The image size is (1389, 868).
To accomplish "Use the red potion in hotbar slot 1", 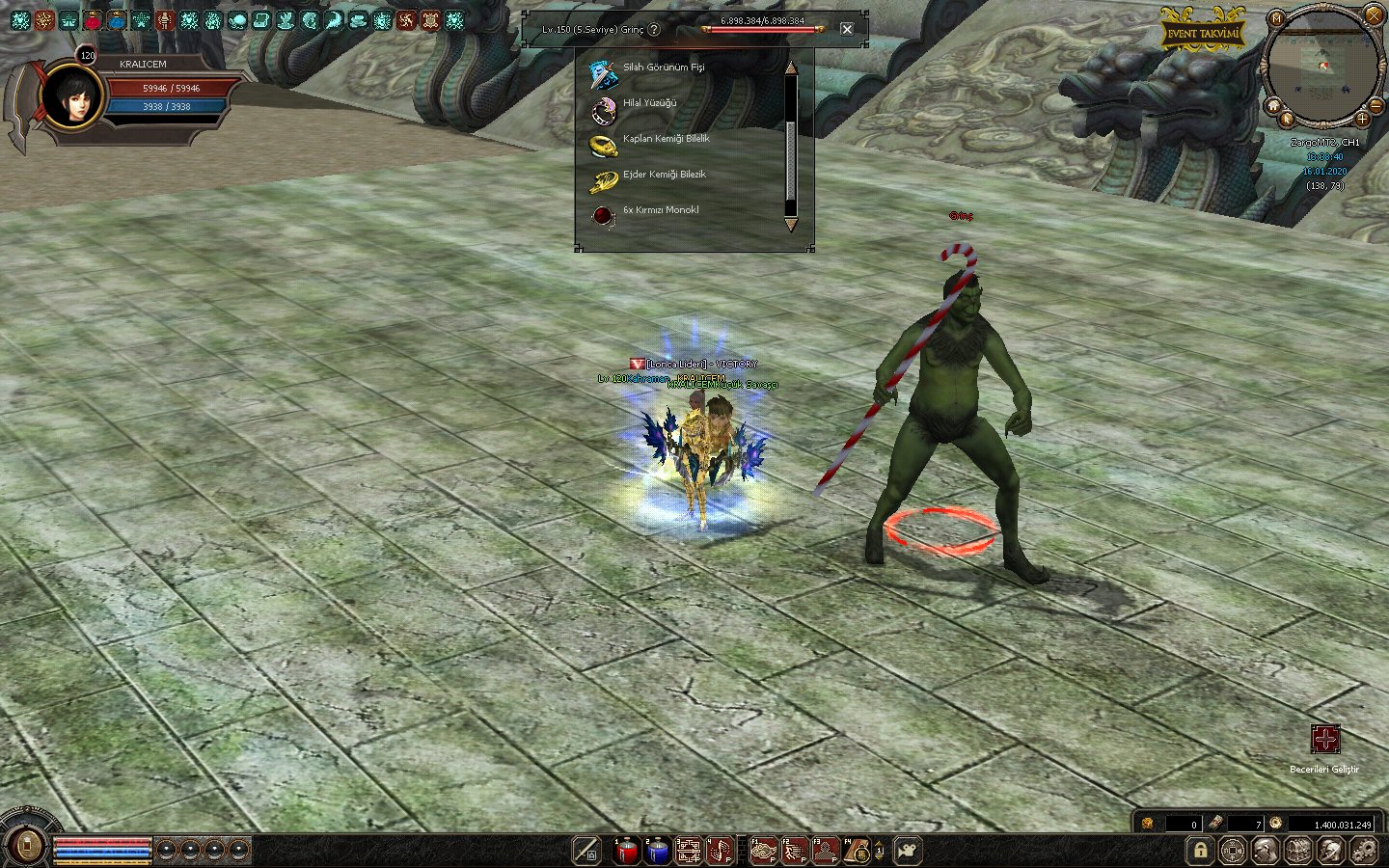I will (x=627, y=851).
